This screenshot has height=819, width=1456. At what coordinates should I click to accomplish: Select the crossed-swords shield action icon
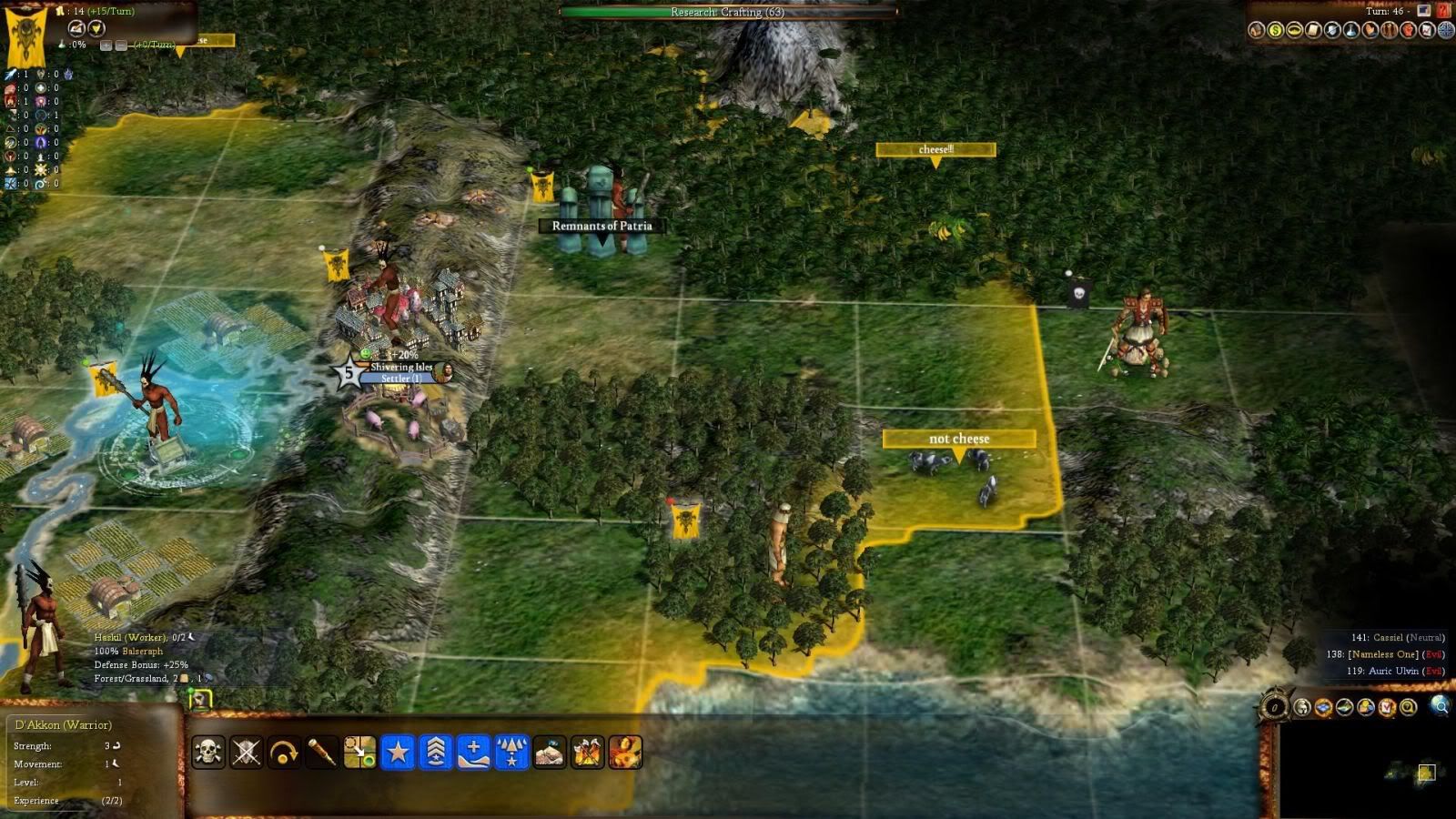[247, 753]
